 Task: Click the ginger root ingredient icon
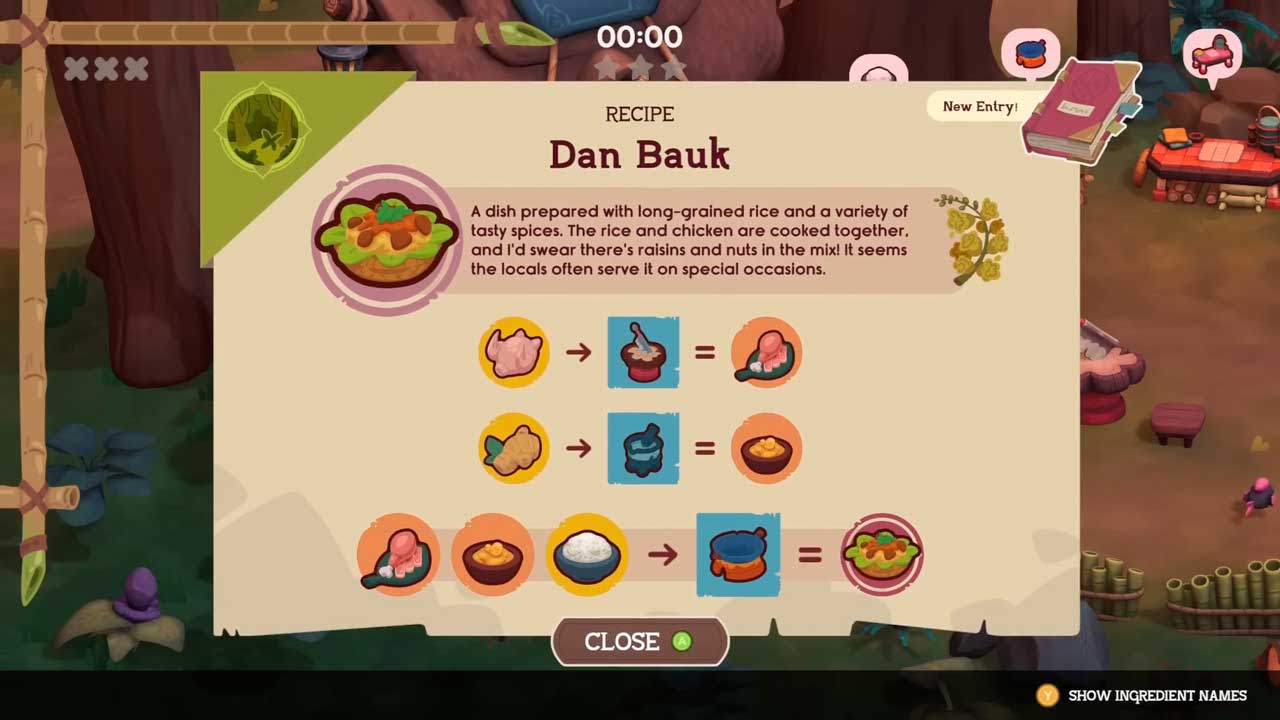pyautogui.click(x=513, y=448)
